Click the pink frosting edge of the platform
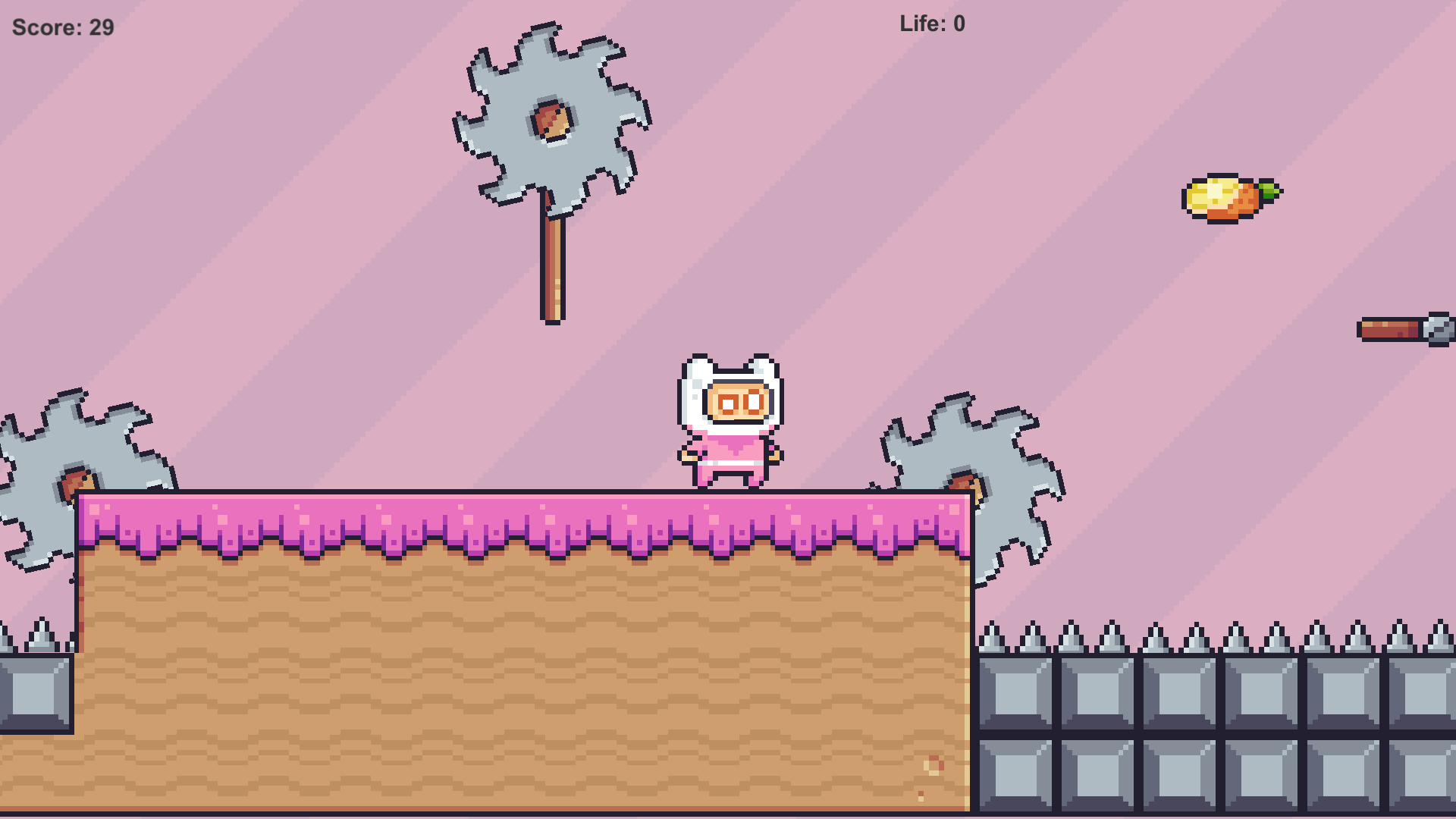1456x819 pixels. pos(379,516)
